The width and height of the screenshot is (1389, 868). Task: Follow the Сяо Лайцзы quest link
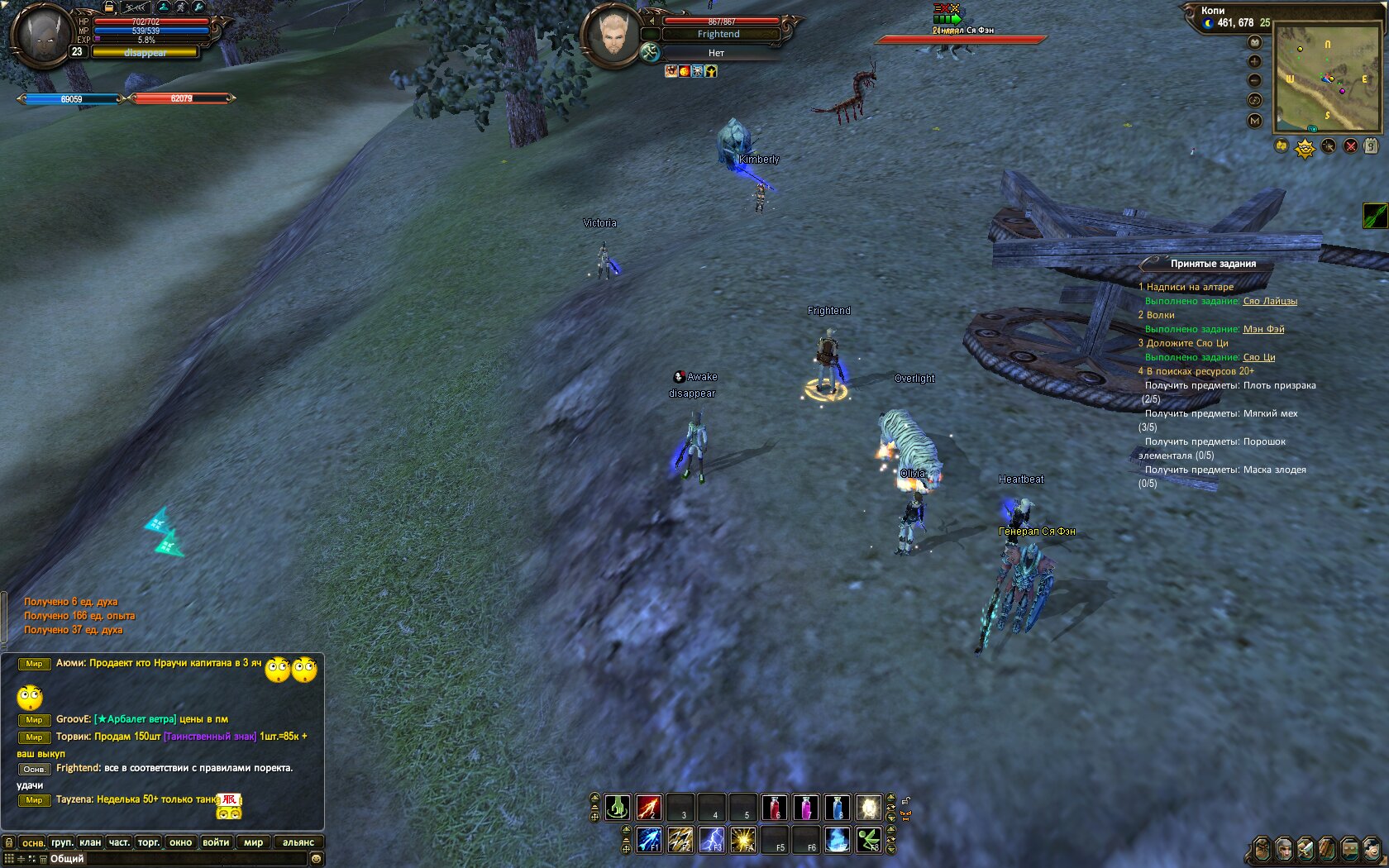[1270, 301]
